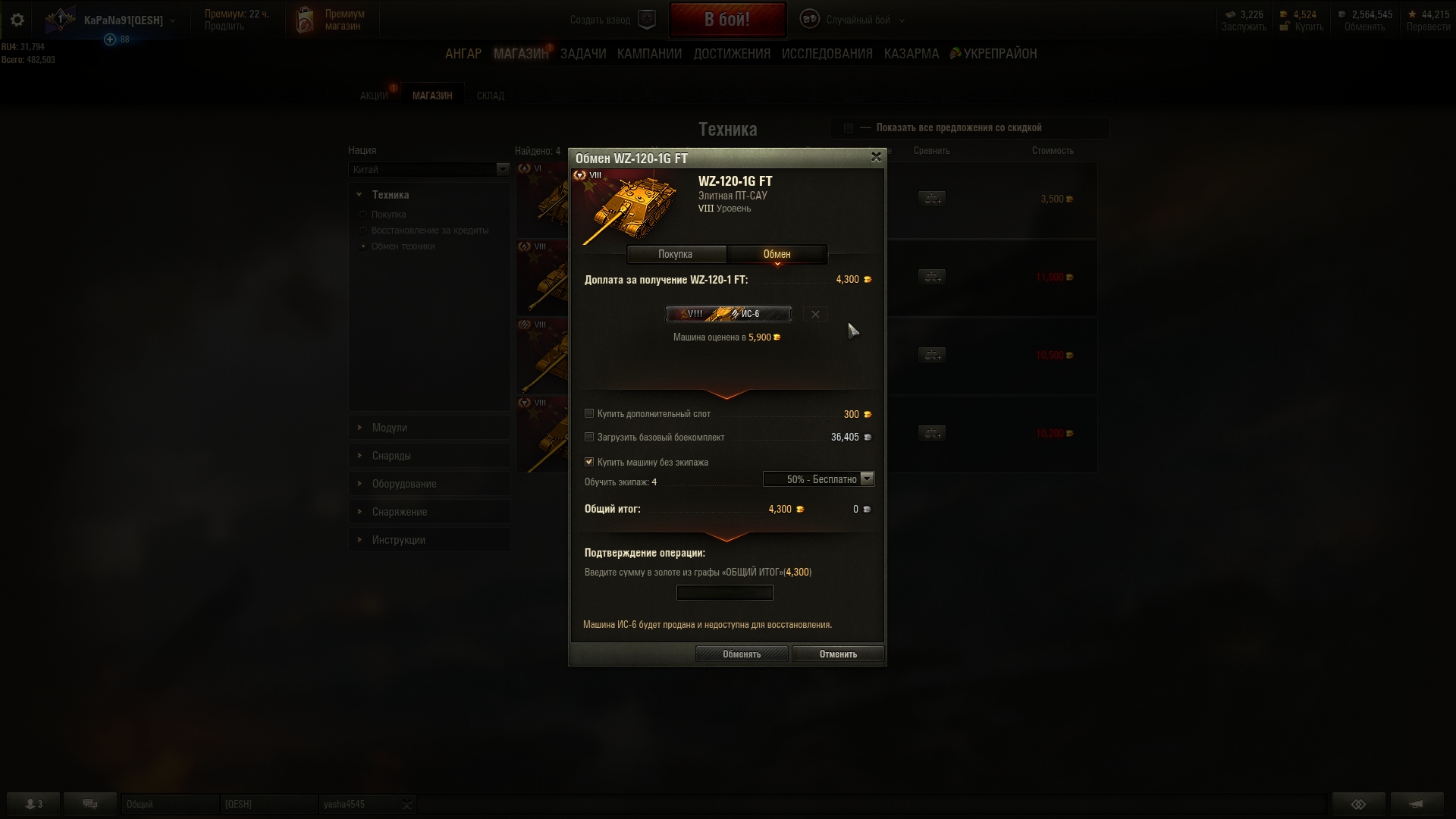Switch to the СКЛАД tab

[x=490, y=96]
